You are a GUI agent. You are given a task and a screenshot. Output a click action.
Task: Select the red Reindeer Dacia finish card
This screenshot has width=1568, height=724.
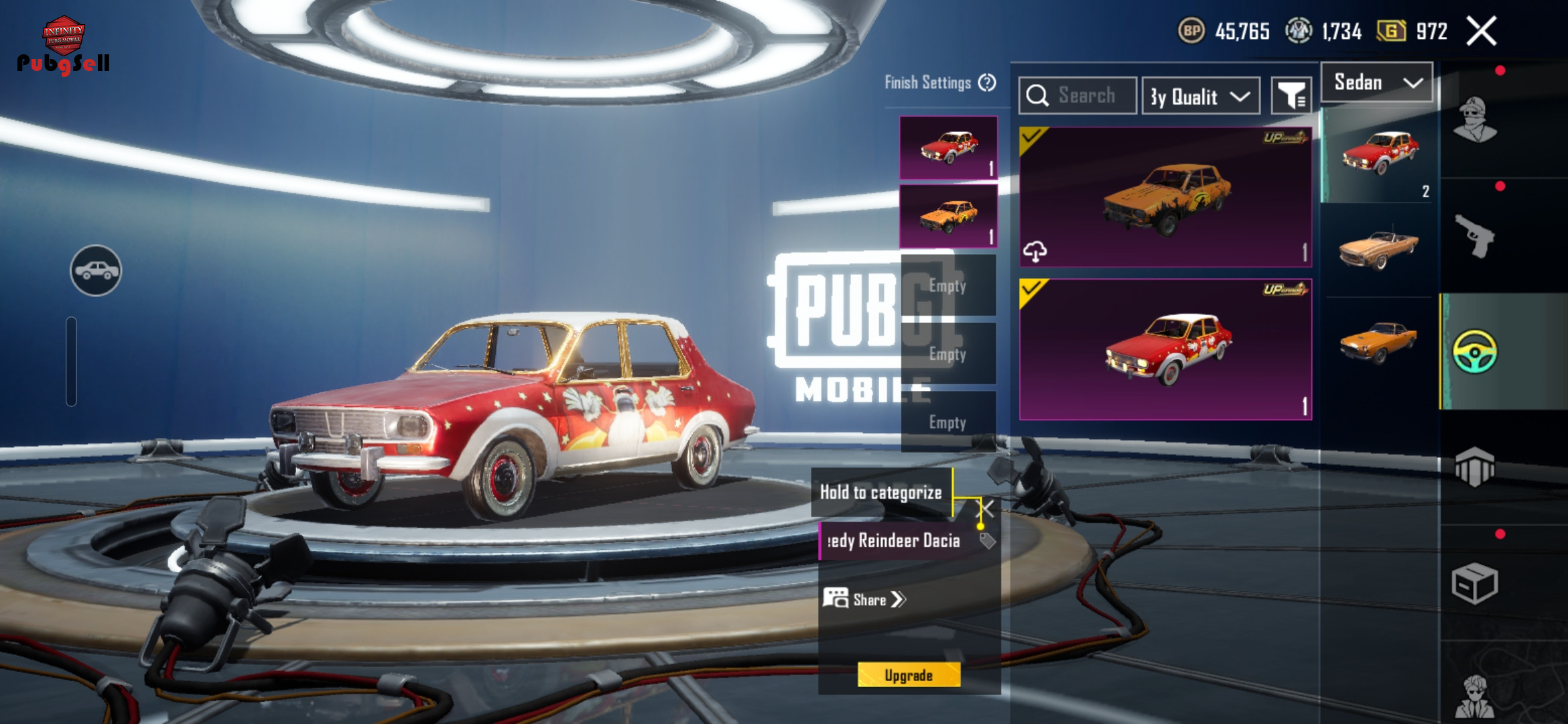[1165, 349]
